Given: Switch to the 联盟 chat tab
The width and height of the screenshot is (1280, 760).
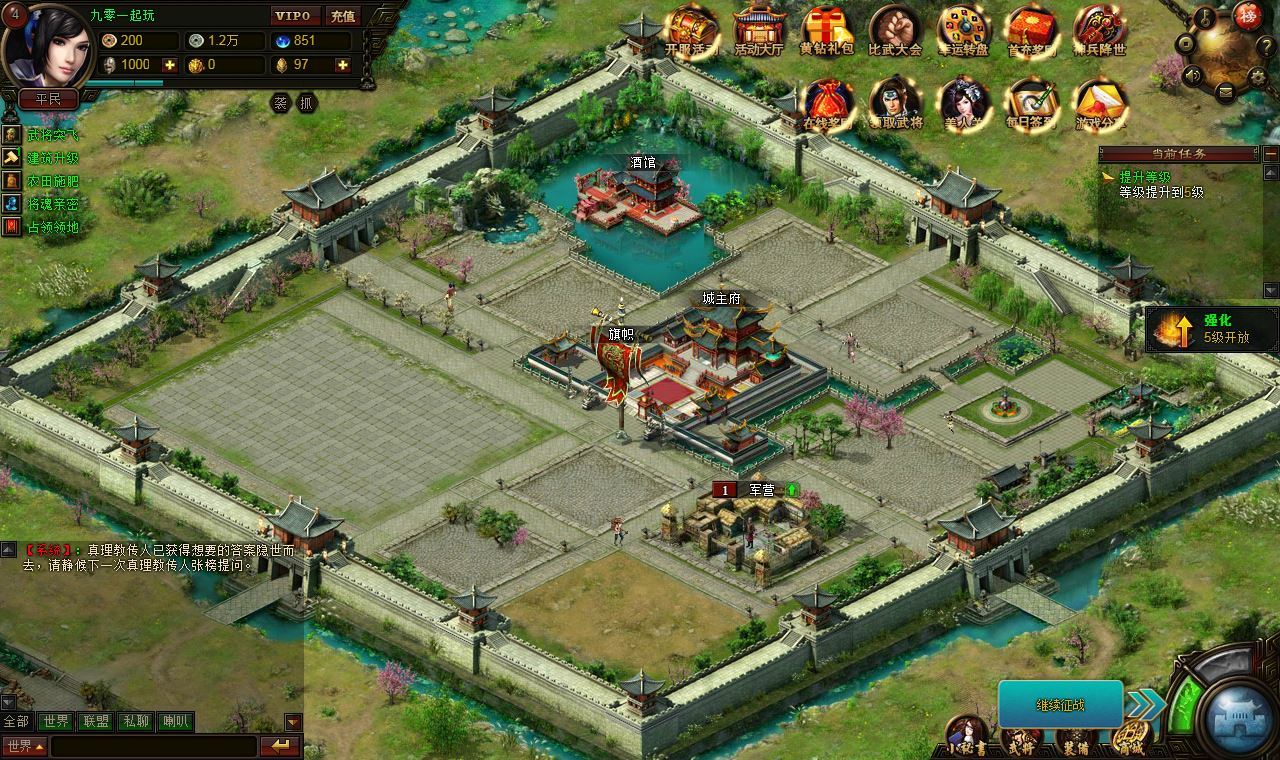Looking at the screenshot, I should pyautogui.click(x=96, y=721).
